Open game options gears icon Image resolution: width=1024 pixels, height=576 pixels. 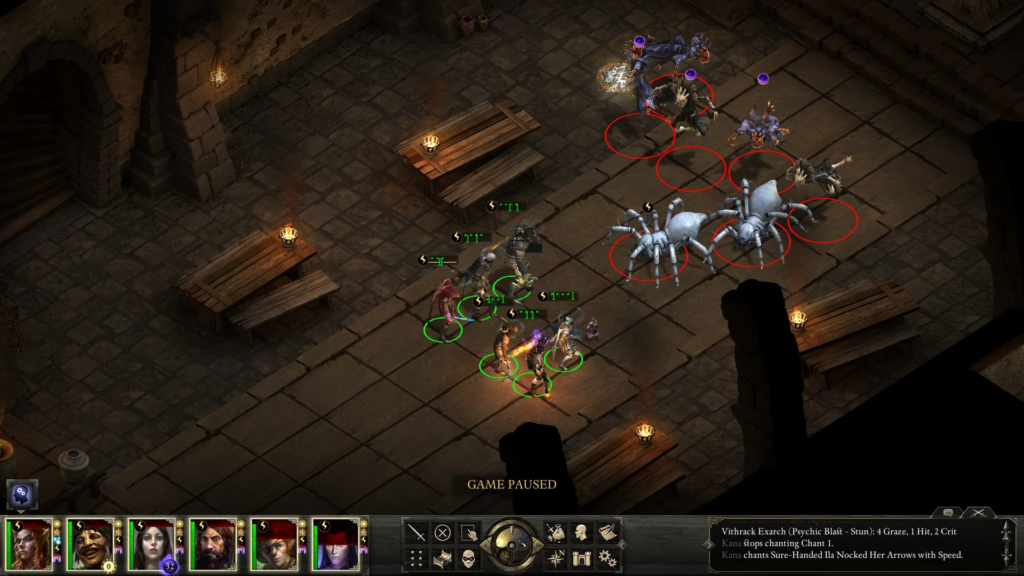point(607,558)
